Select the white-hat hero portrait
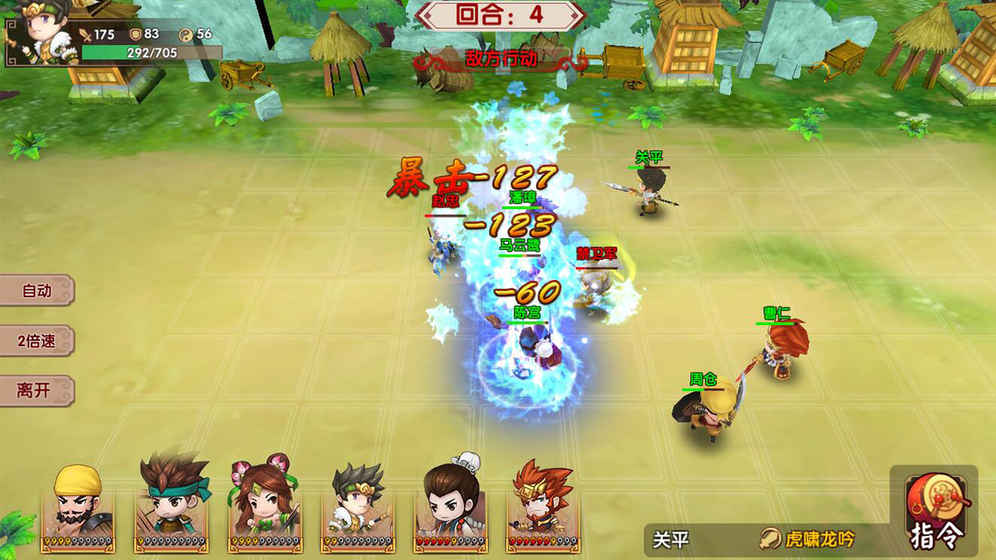996x560 pixels. click(x=448, y=506)
